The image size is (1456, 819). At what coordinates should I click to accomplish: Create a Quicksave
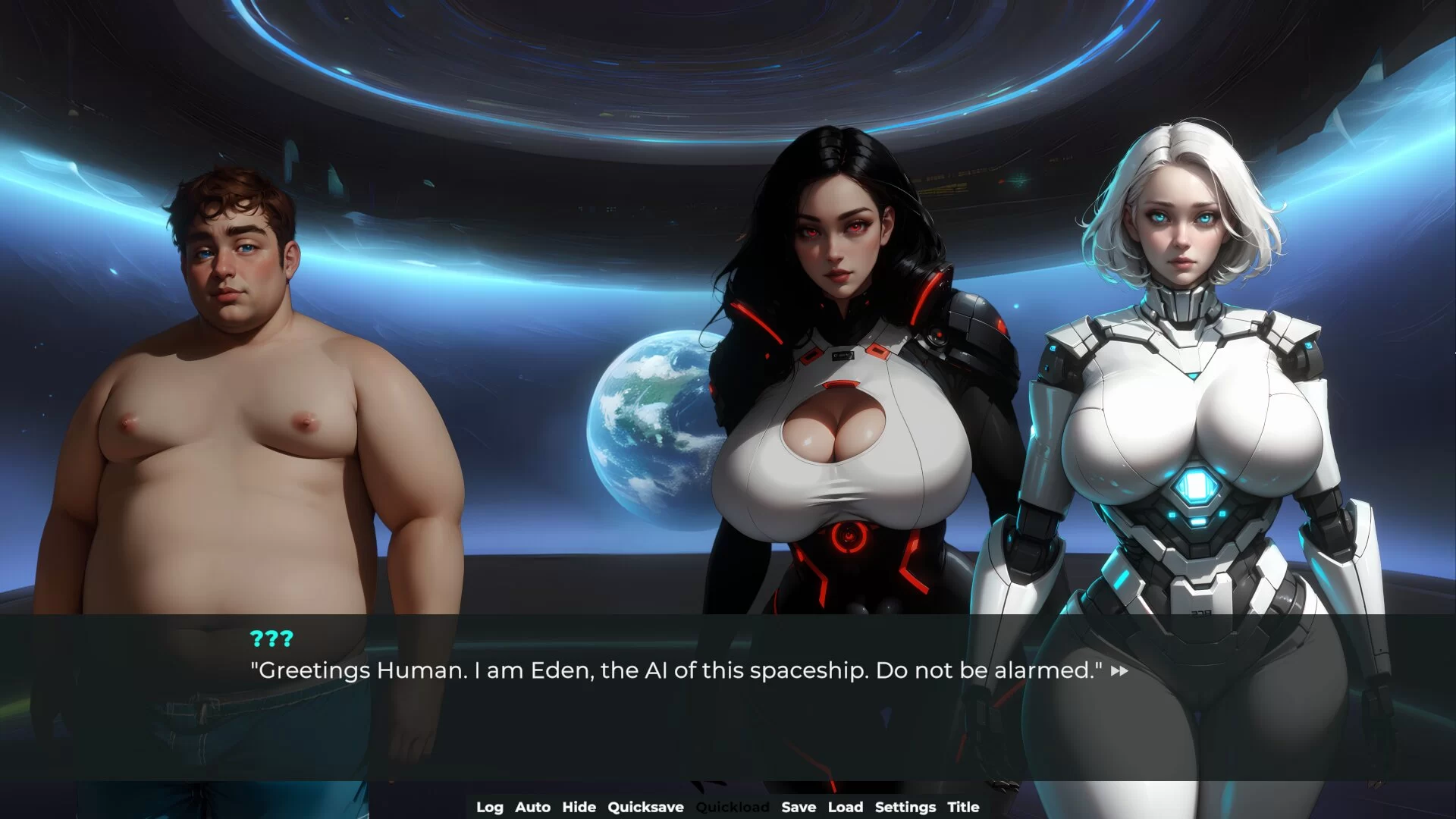[645, 807]
